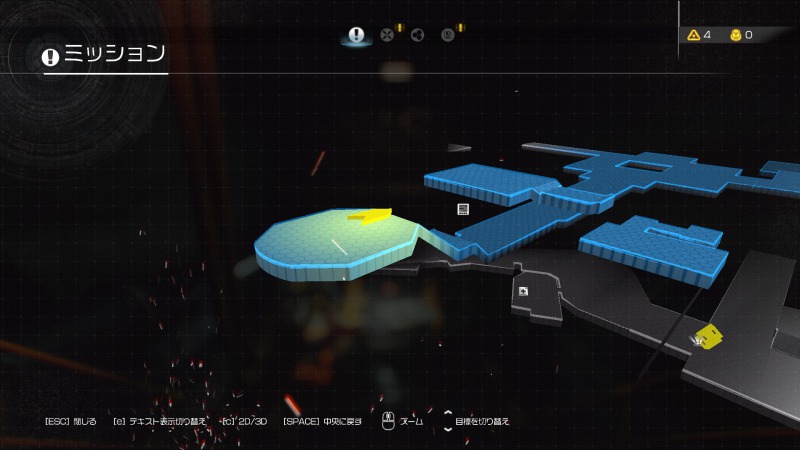The width and height of the screenshot is (800, 450).
Task: Open the floppy-disk data tab
Action: pyautogui.click(x=448, y=36)
